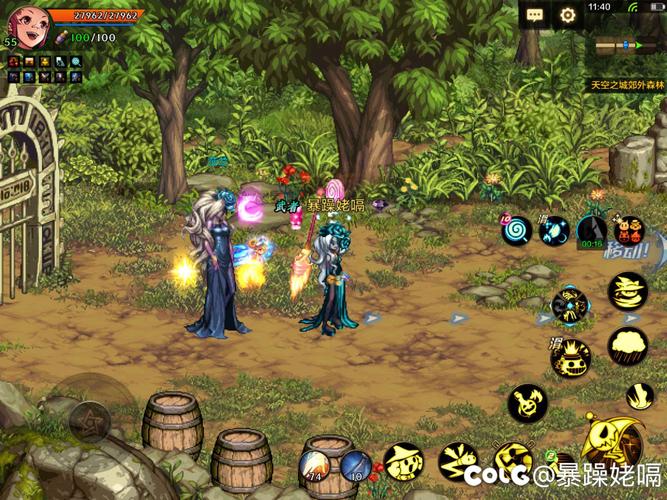Move with the virtual joystick pad
The height and width of the screenshot is (500, 667).
point(88,420)
